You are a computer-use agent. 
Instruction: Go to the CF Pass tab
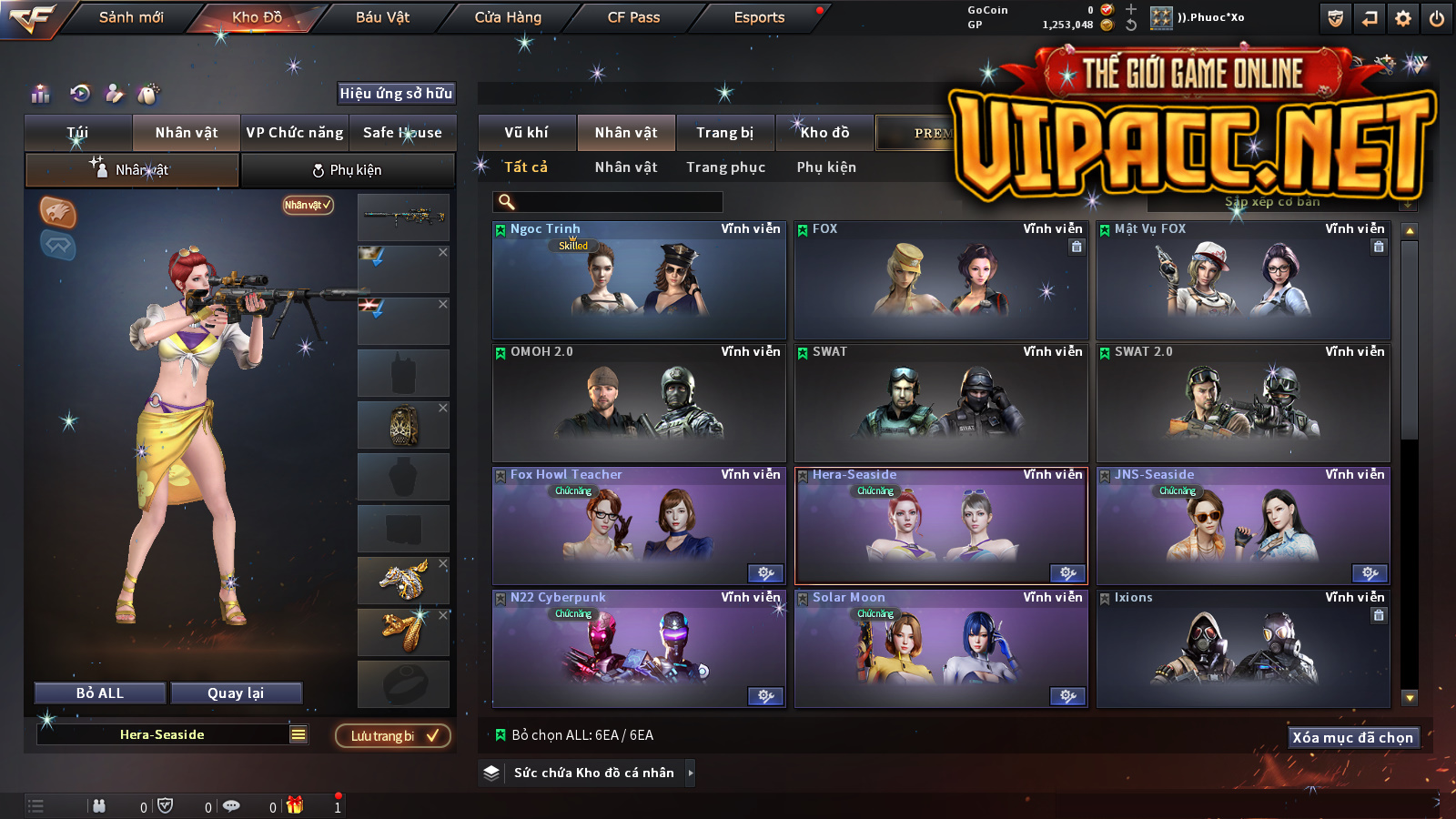coord(633,17)
